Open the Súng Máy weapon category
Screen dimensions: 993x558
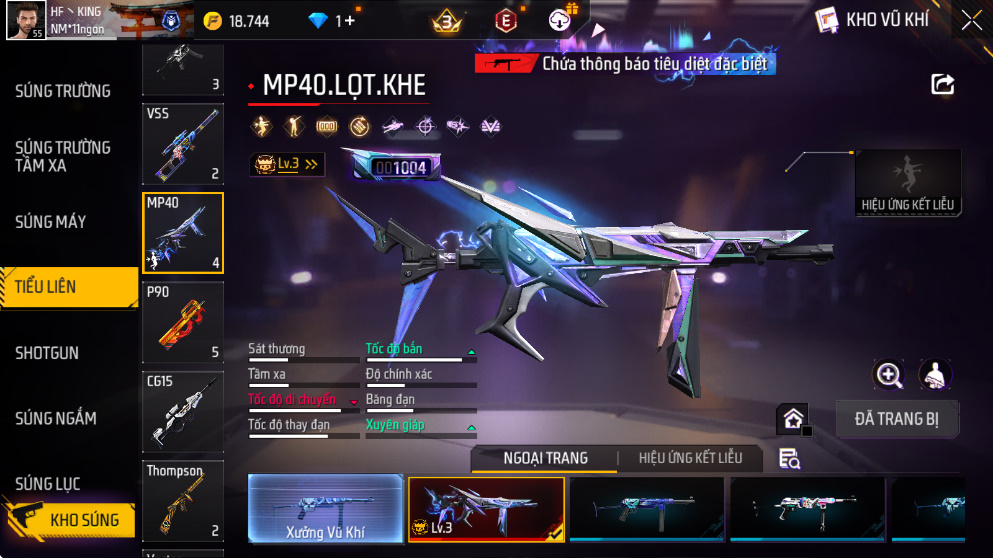[50, 221]
